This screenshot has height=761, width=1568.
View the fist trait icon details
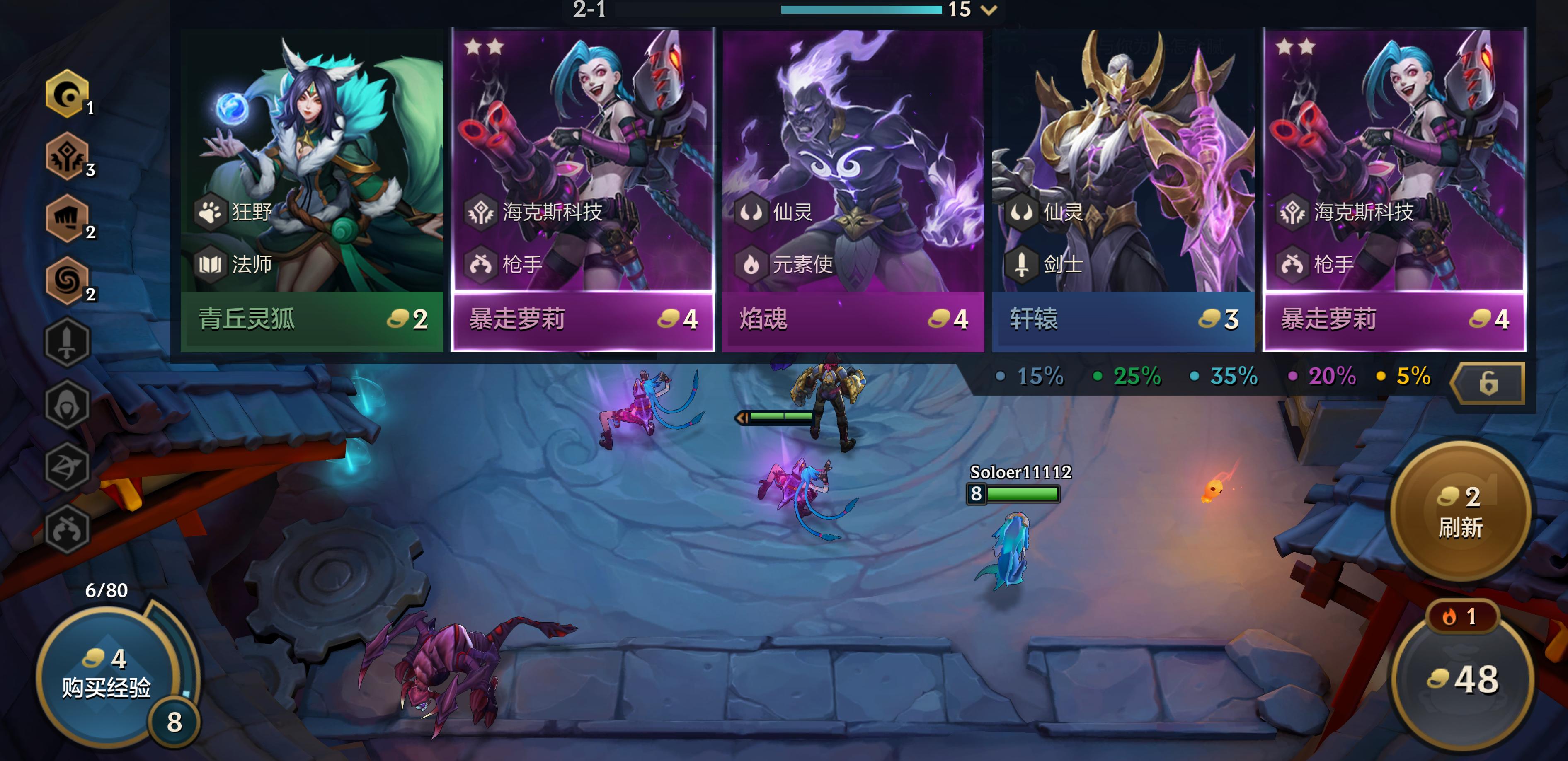(x=67, y=218)
